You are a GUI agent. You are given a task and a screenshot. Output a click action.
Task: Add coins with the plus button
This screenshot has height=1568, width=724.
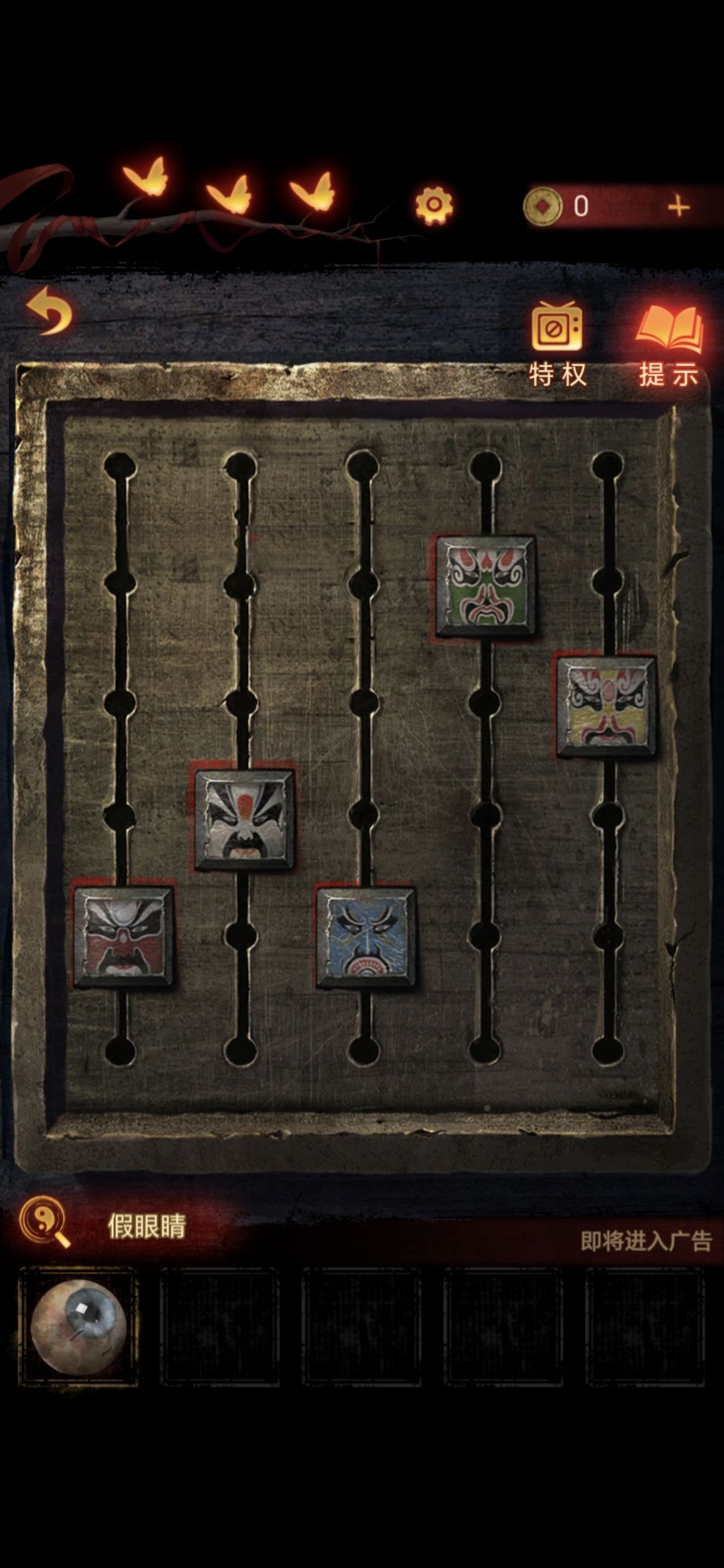tap(678, 206)
